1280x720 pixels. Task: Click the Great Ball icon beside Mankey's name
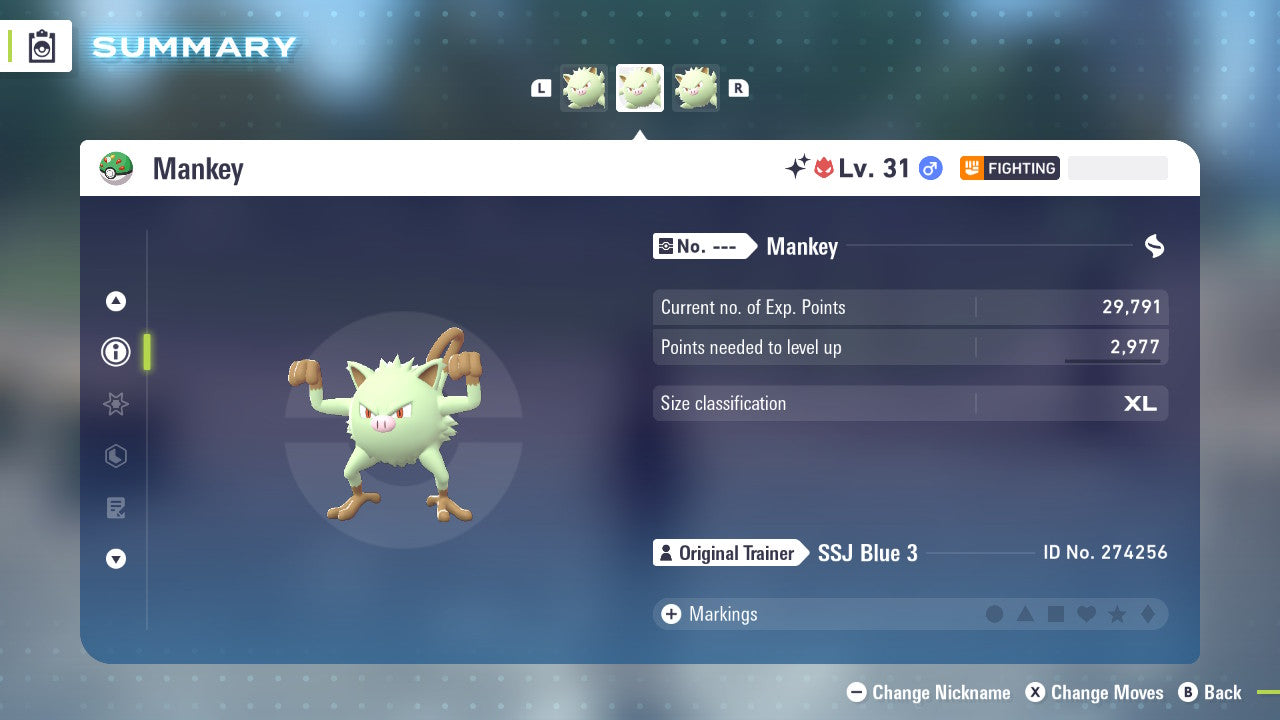tap(117, 168)
